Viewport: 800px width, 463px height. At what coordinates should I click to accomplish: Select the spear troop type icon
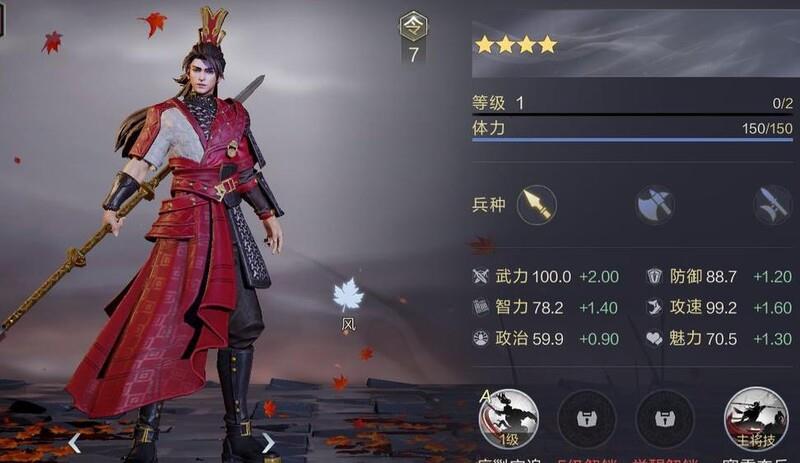[x=537, y=205]
